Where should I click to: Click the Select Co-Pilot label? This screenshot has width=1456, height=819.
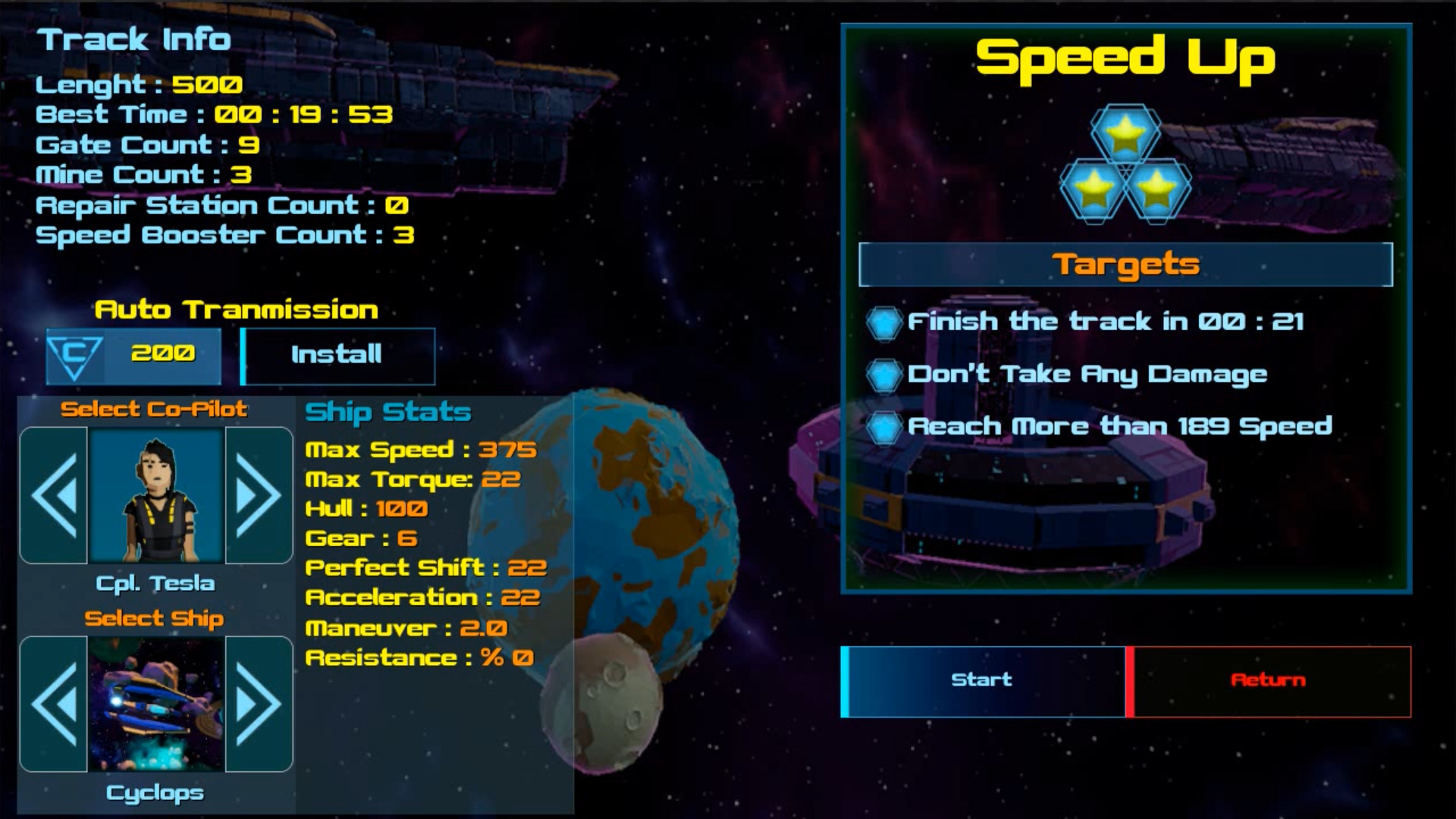click(155, 409)
